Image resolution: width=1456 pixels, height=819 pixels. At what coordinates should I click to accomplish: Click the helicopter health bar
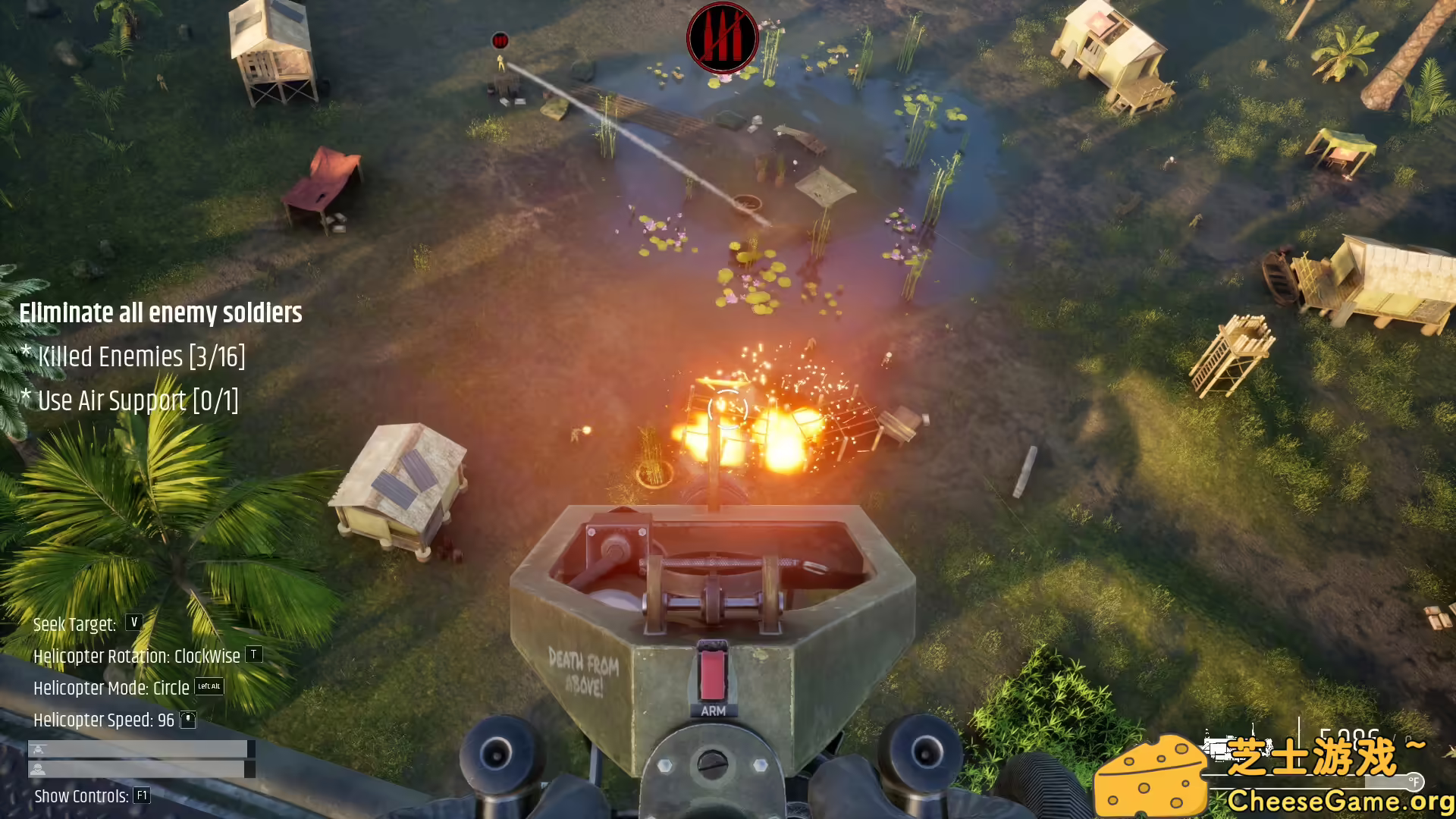click(140, 749)
